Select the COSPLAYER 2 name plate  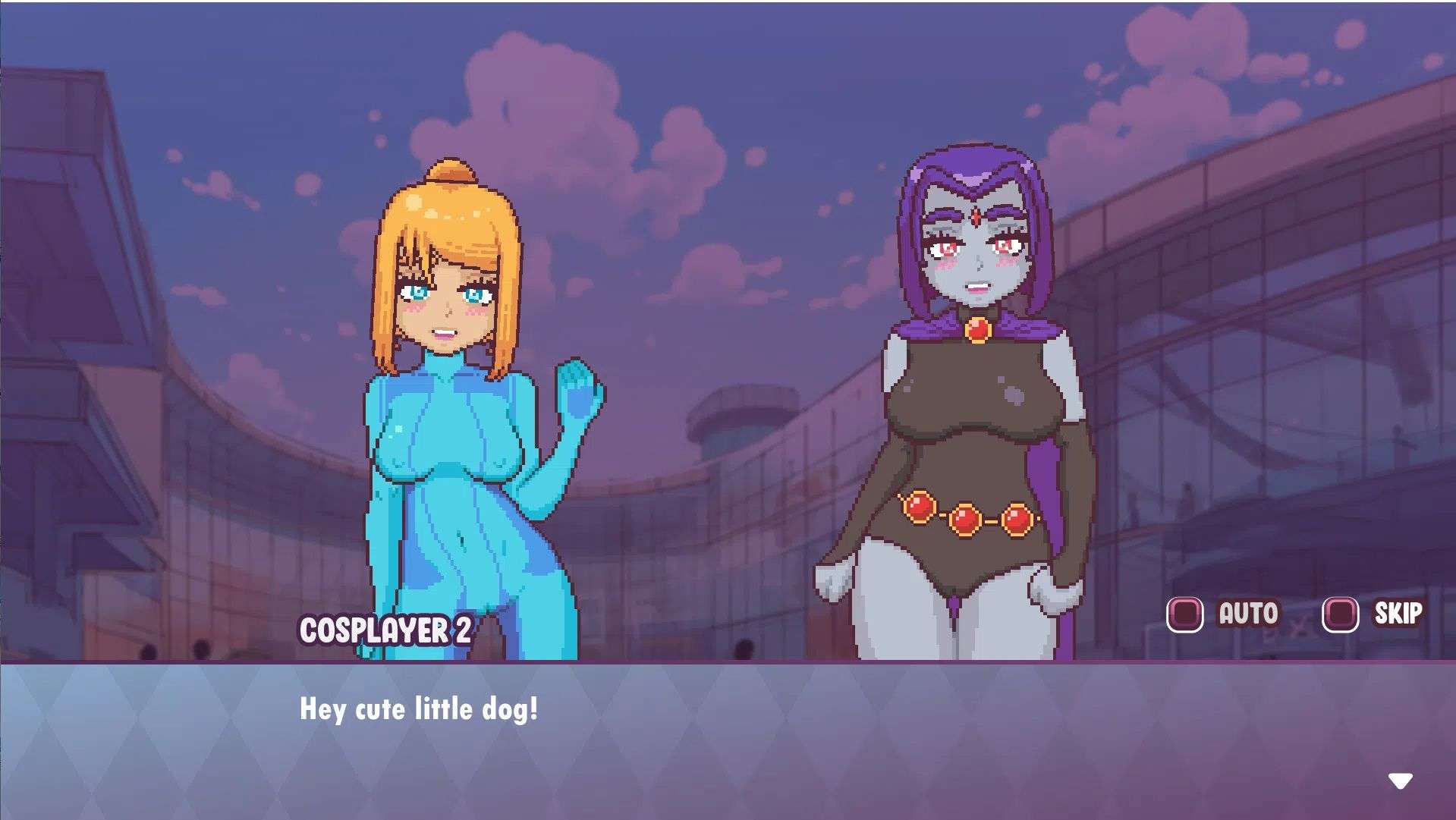pyautogui.click(x=385, y=630)
